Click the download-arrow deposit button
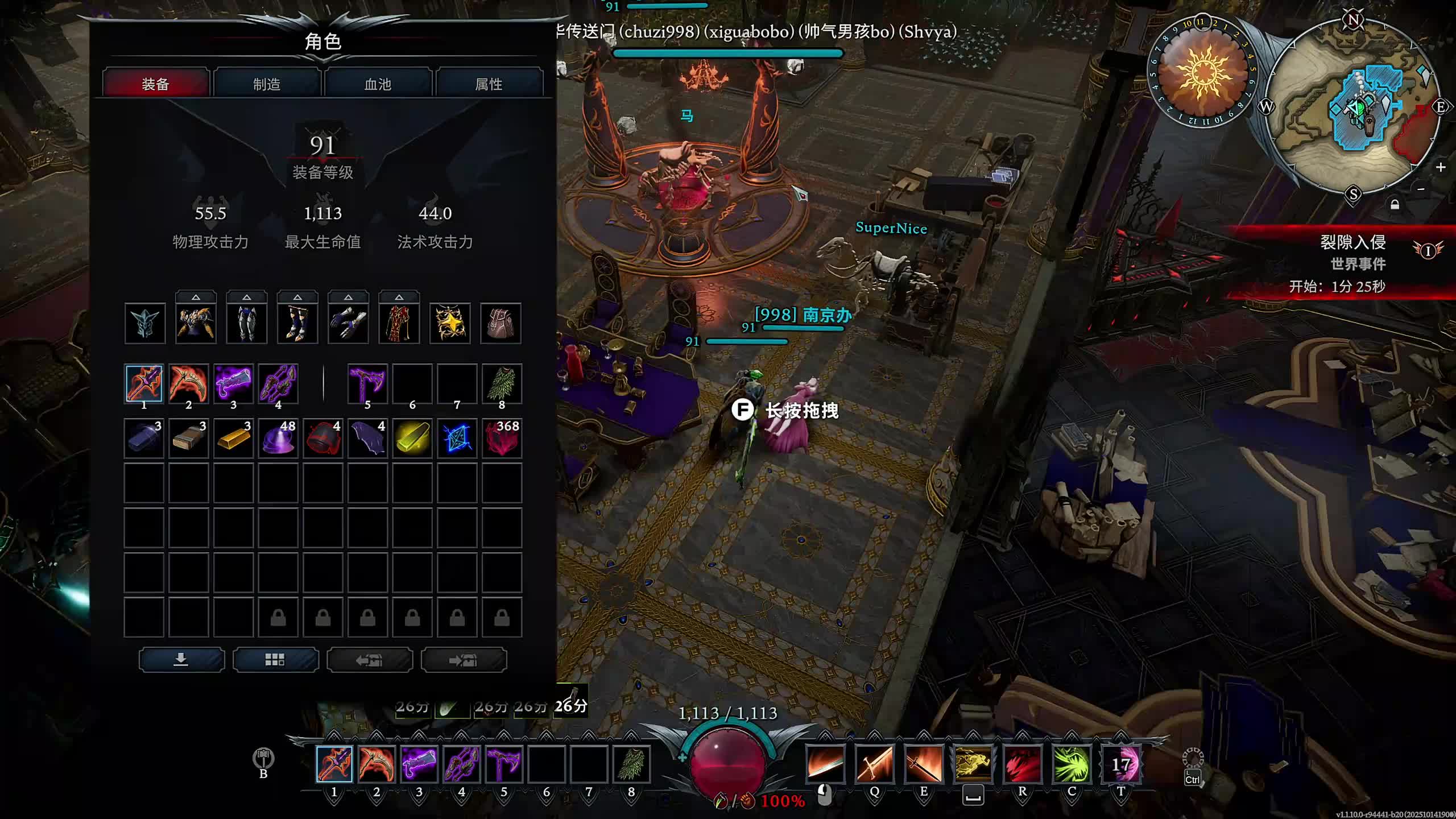The width and height of the screenshot is (1456, 819). (x=181, y=660)
